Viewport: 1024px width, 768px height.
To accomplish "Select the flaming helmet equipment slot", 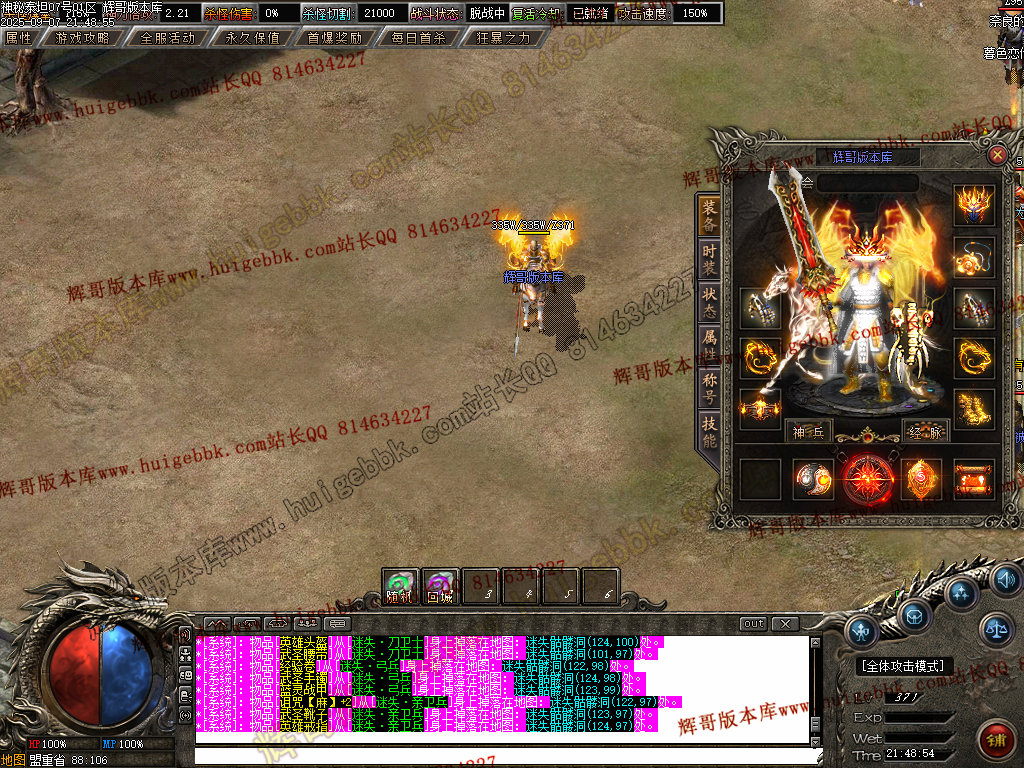I will (973, 205).
